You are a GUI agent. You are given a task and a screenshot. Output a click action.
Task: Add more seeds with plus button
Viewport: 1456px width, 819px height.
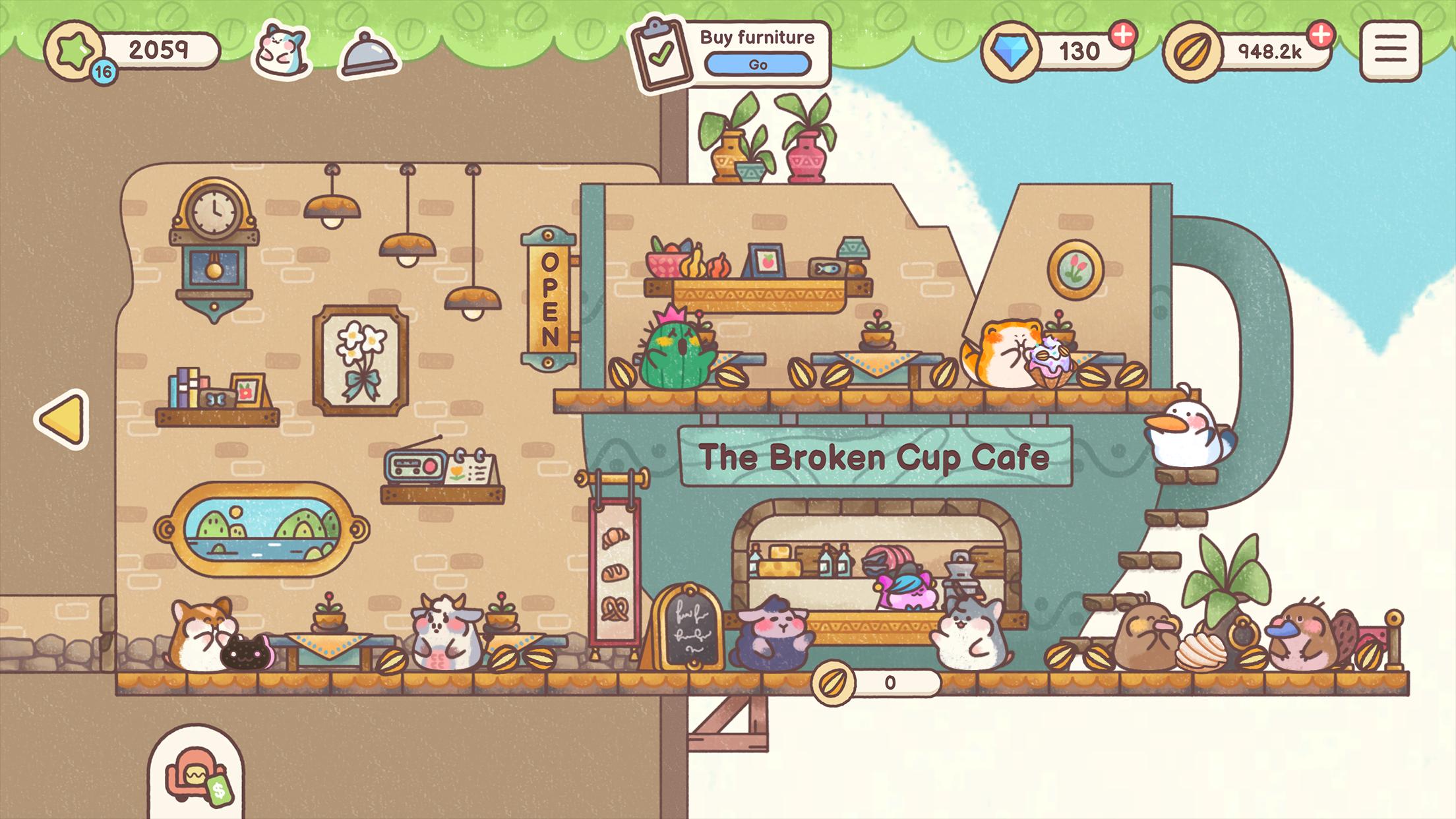tap(1320, 34)
